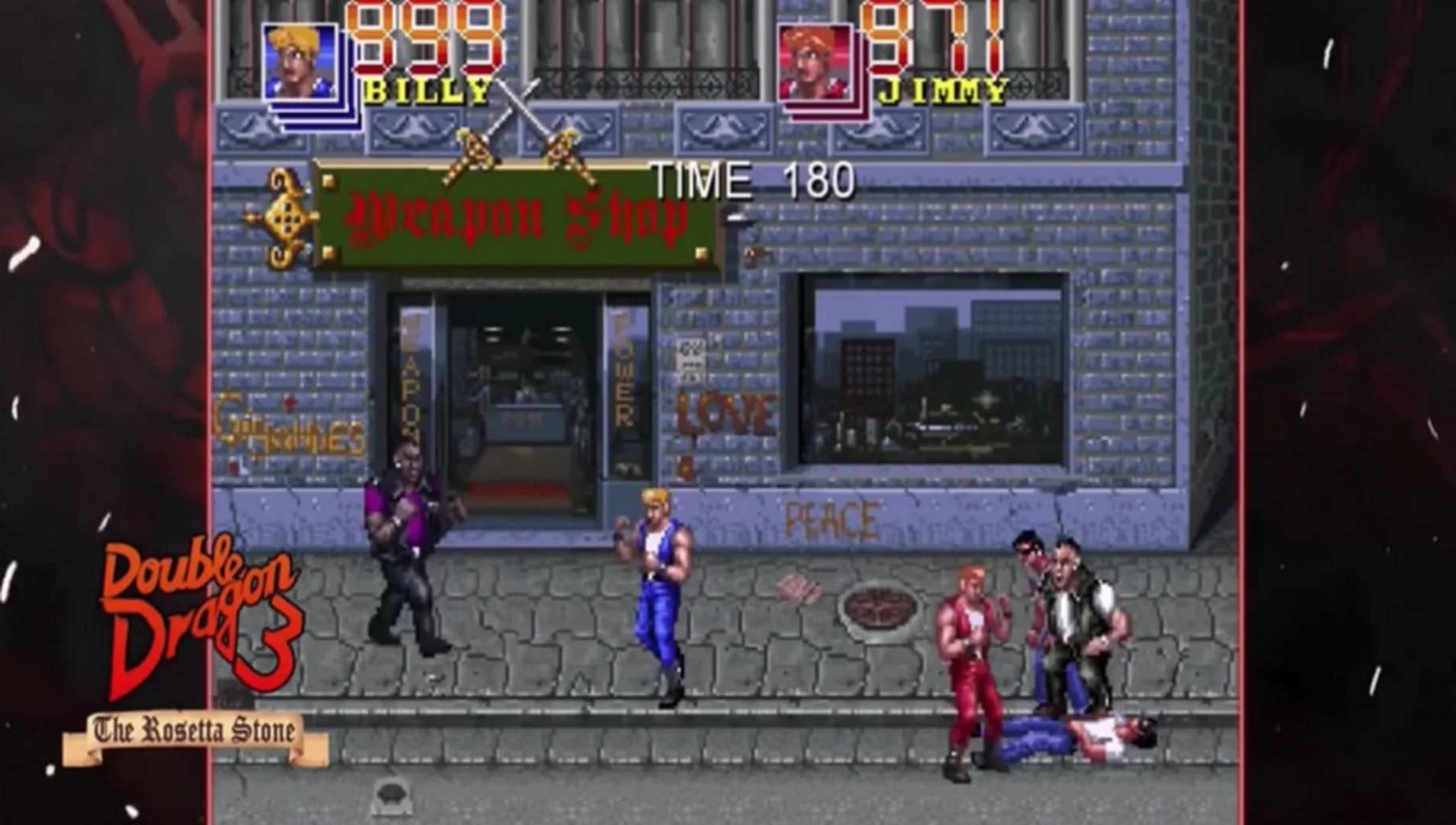Select the BILLY name label
Viewport: 1456px width, 825px height.
click(x=428, y=90)
